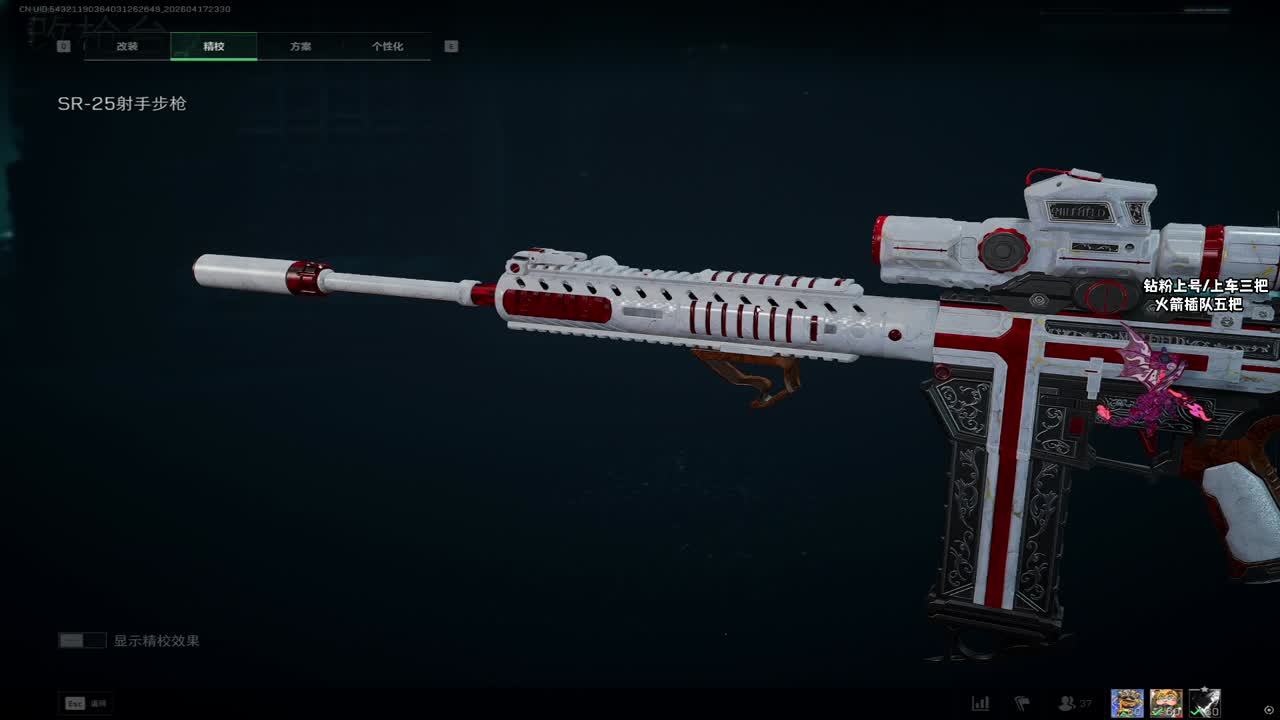This screenshot has width=1280, height=720.
Task: Select the 精校 tab
Action: pyautogui.click(x=214, y=47)
